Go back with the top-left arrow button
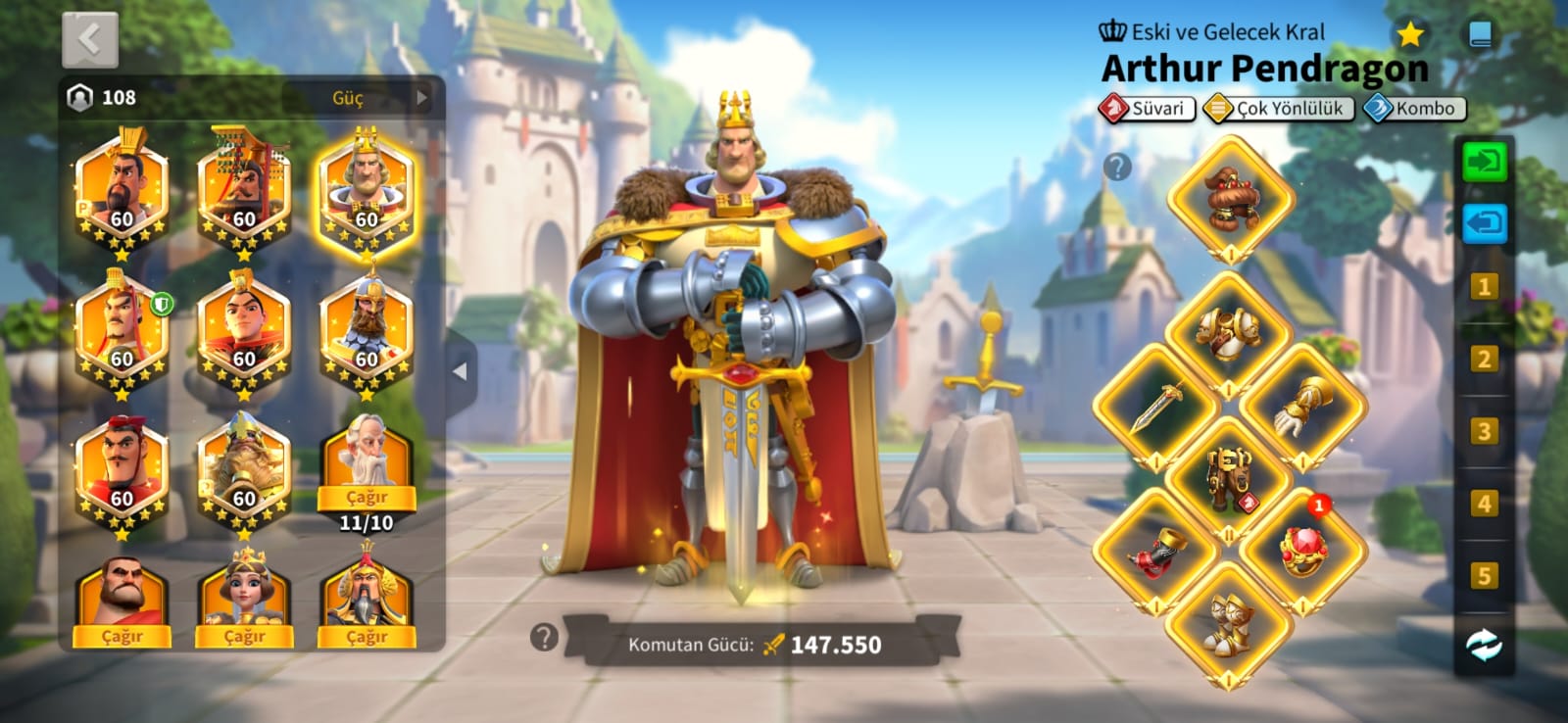Viewport: 1568px width, 723px height. coord(90,40)
